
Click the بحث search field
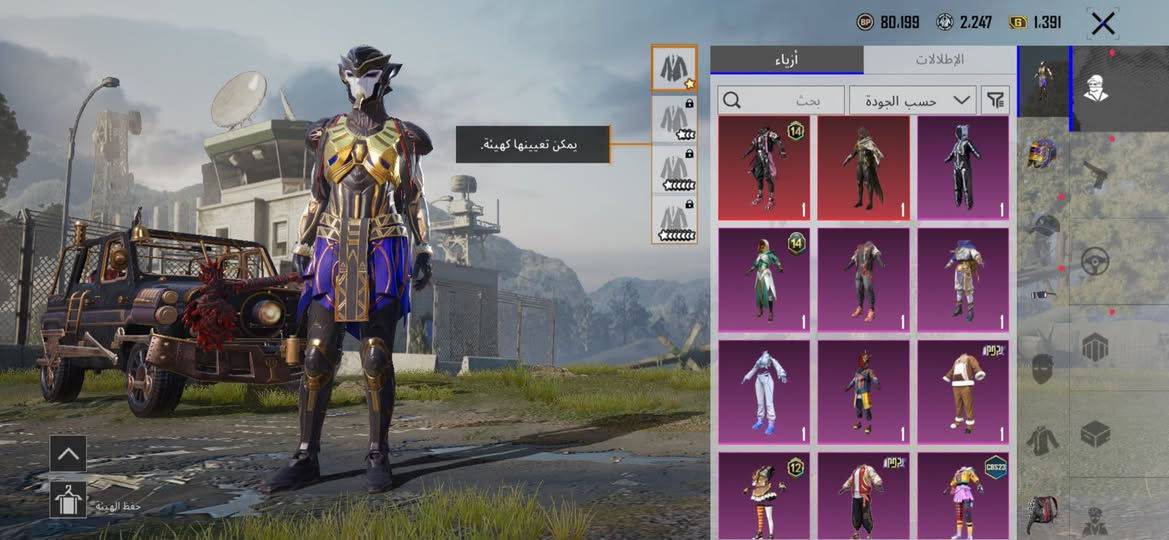pyautogui.click(x=781, y=100)
